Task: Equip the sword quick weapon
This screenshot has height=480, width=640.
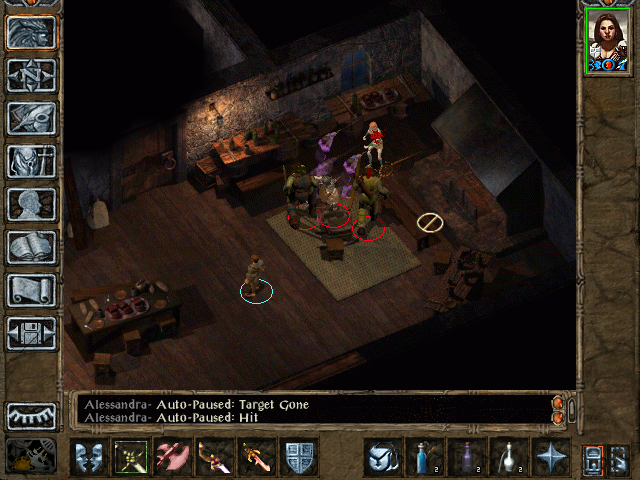Action: [256, 457]
